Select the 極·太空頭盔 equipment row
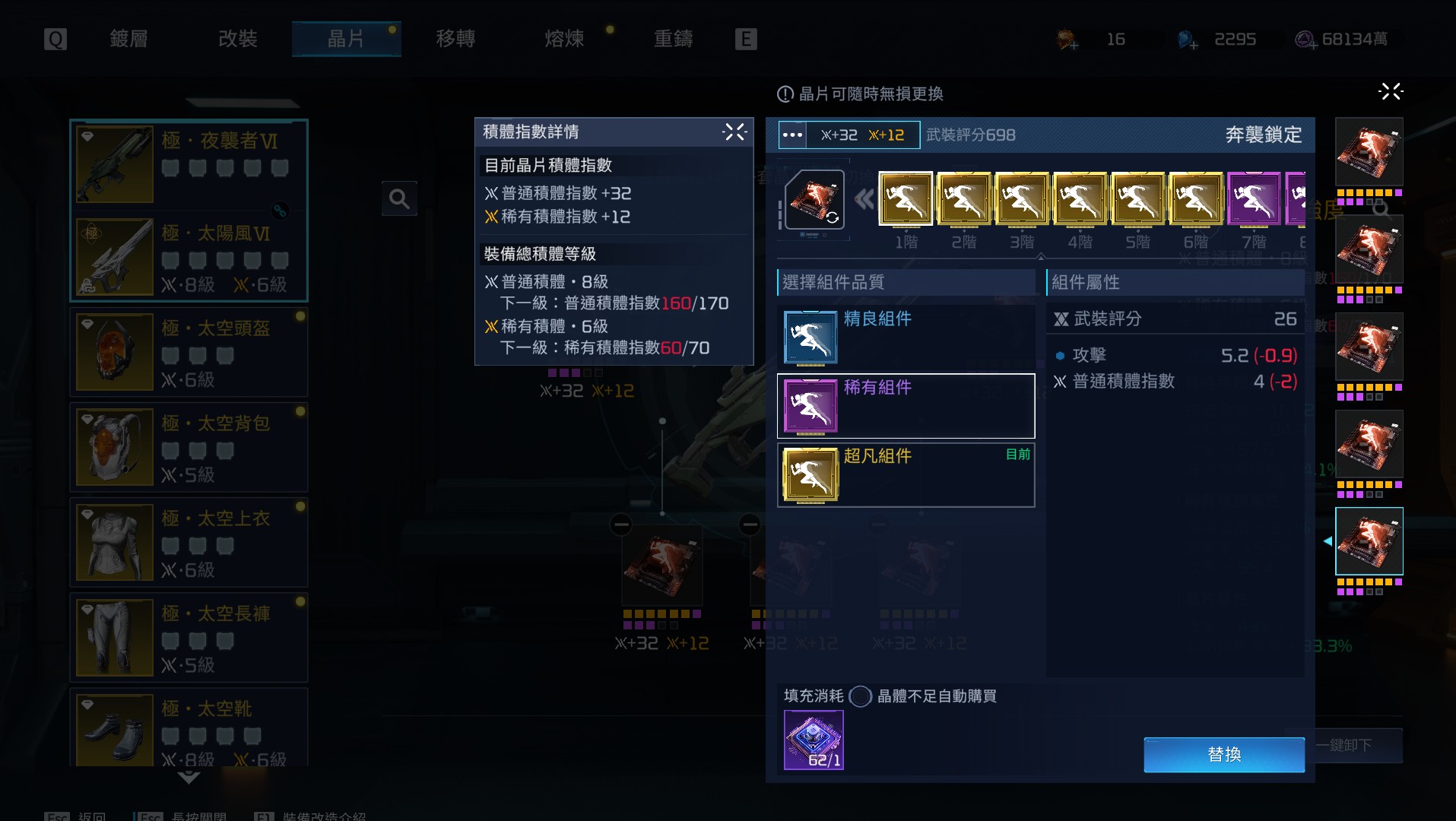Image resolution: width=1456 pixels, height=821 pixels. point(189,352)
